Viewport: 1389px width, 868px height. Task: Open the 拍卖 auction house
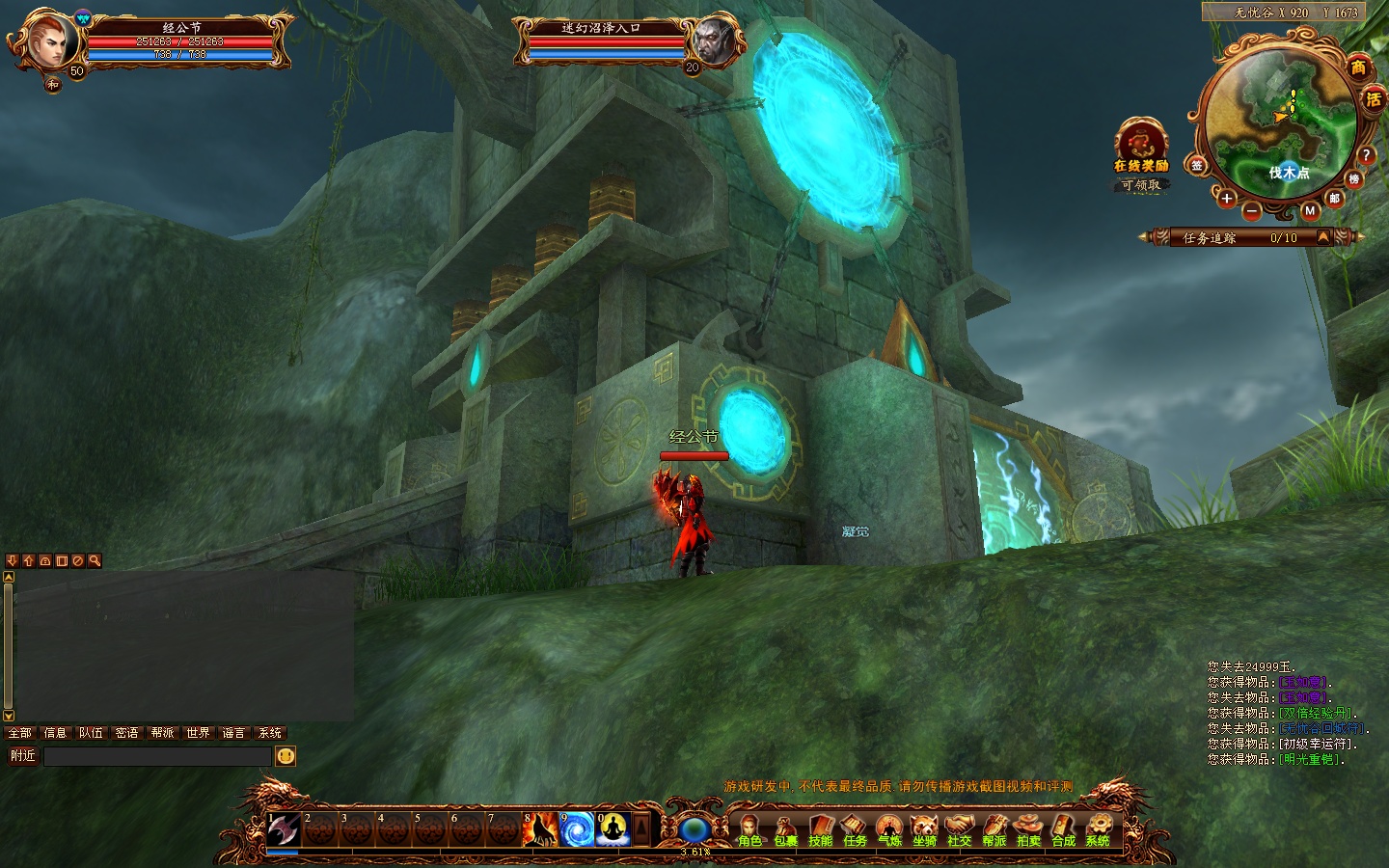tap(1028, 828)
